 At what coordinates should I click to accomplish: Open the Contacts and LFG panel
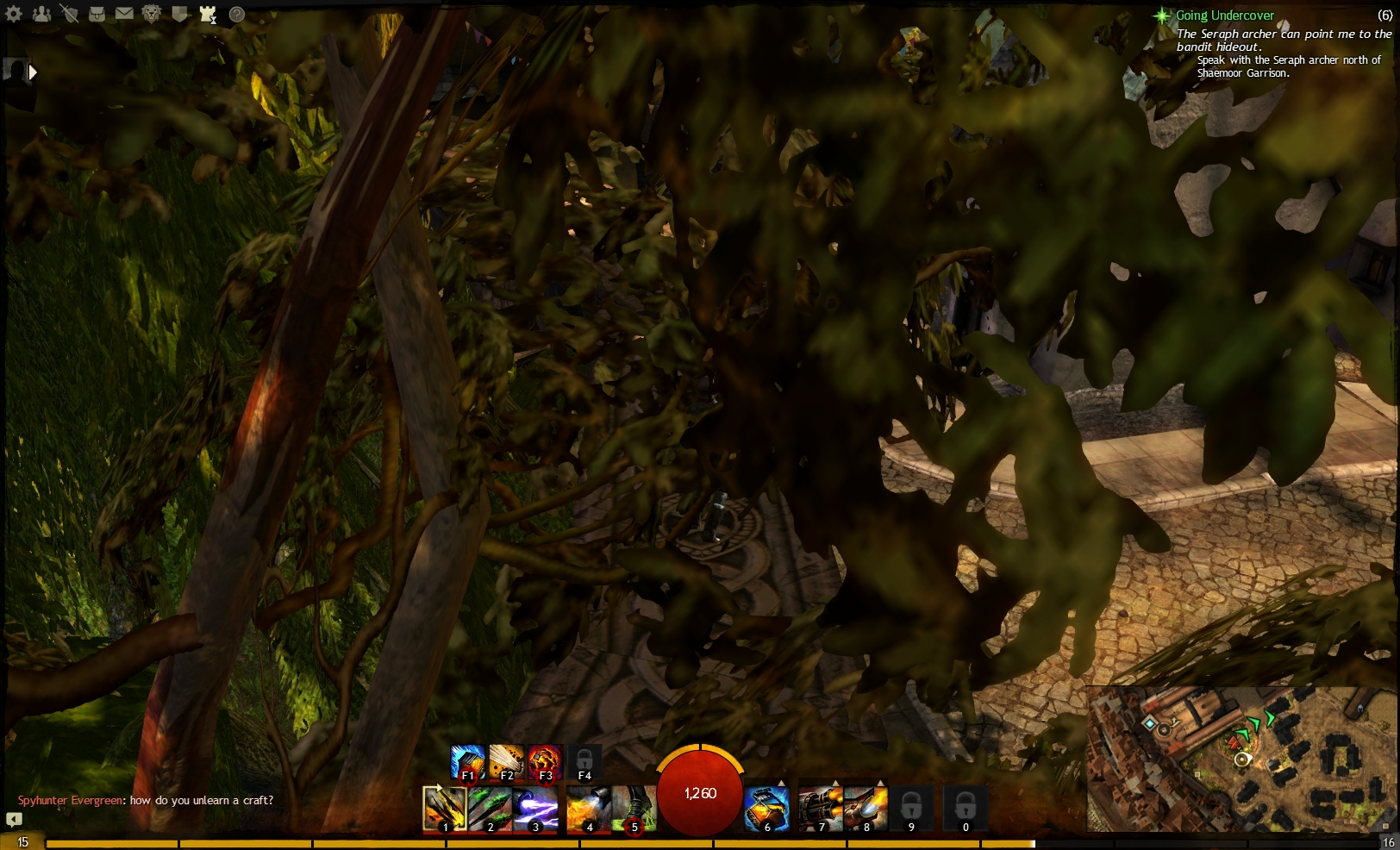41,15
